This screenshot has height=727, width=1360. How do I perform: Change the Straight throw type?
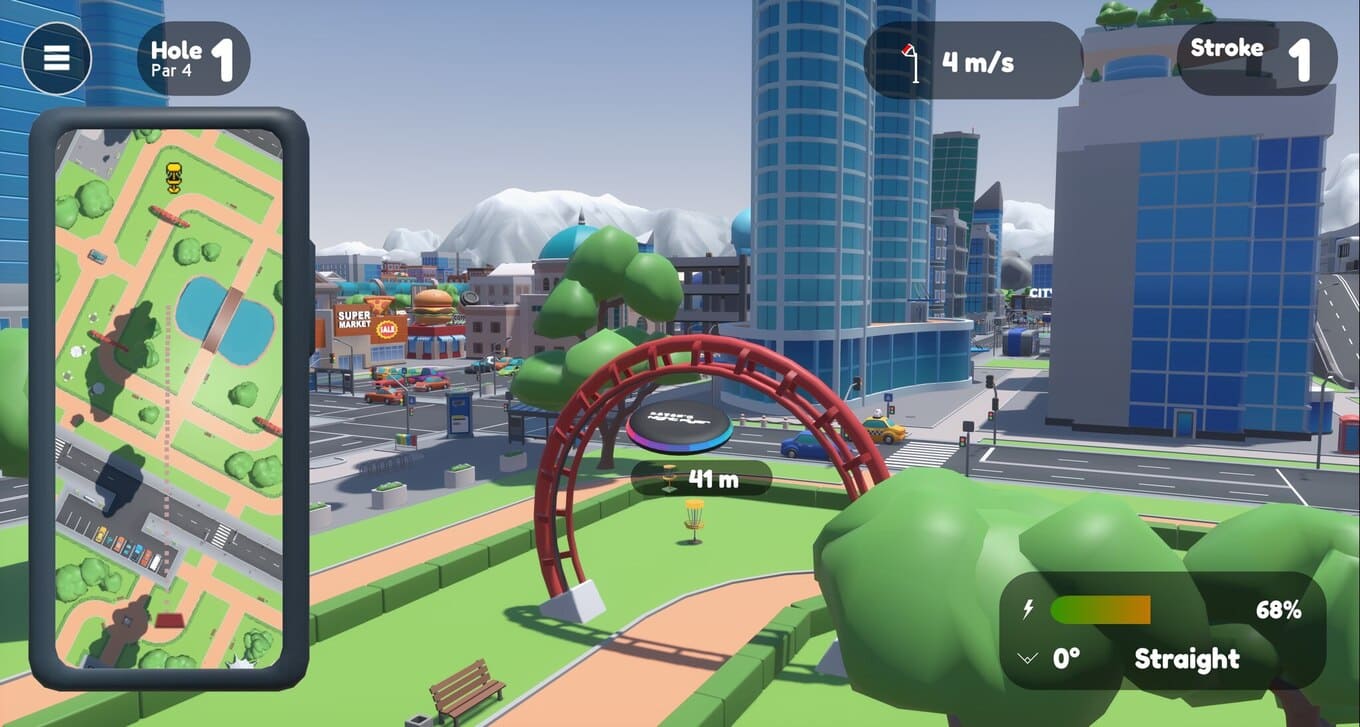pos(1187,659)
